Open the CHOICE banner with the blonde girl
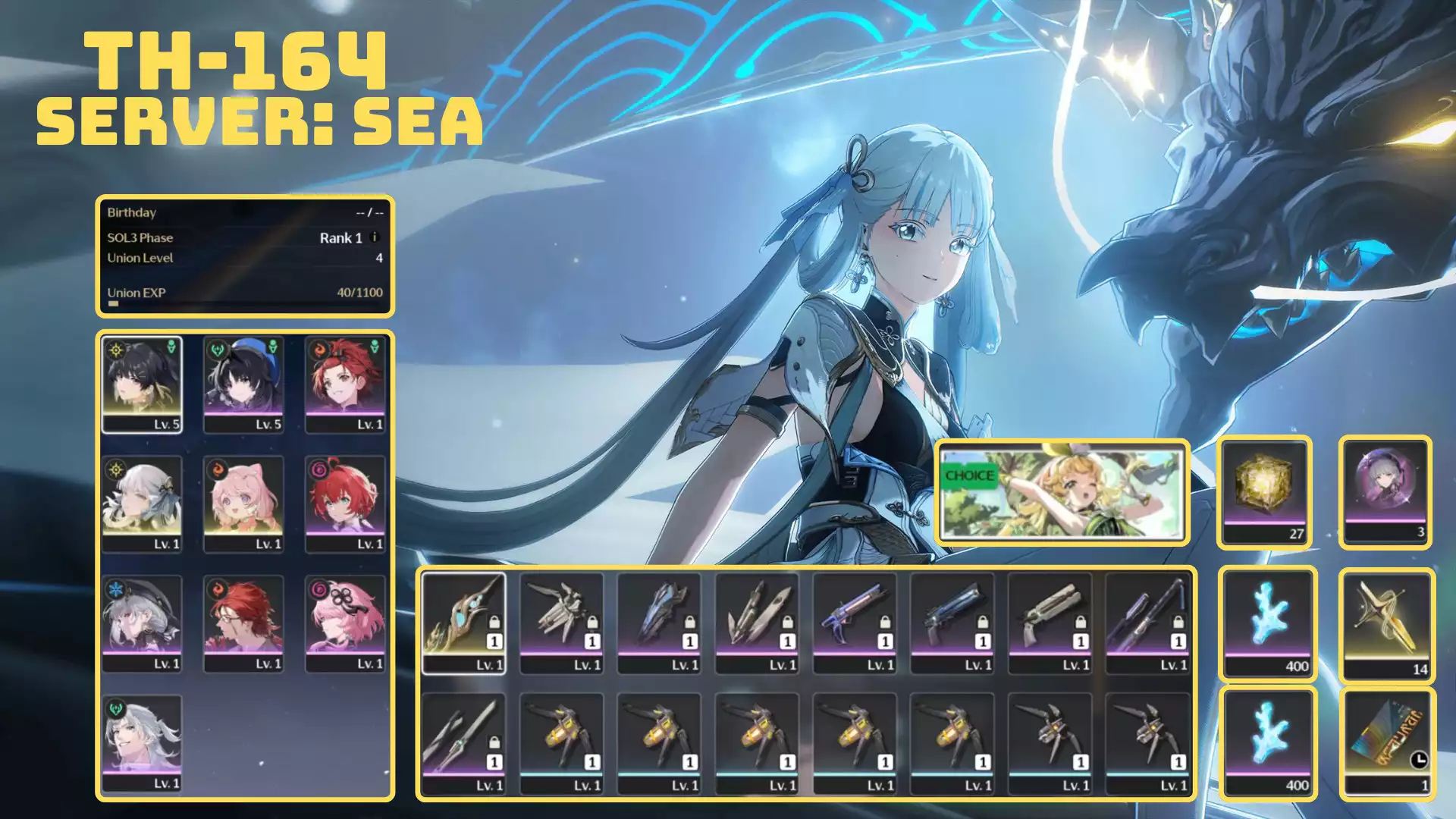1456x819 pixels. coord(1062,493)
